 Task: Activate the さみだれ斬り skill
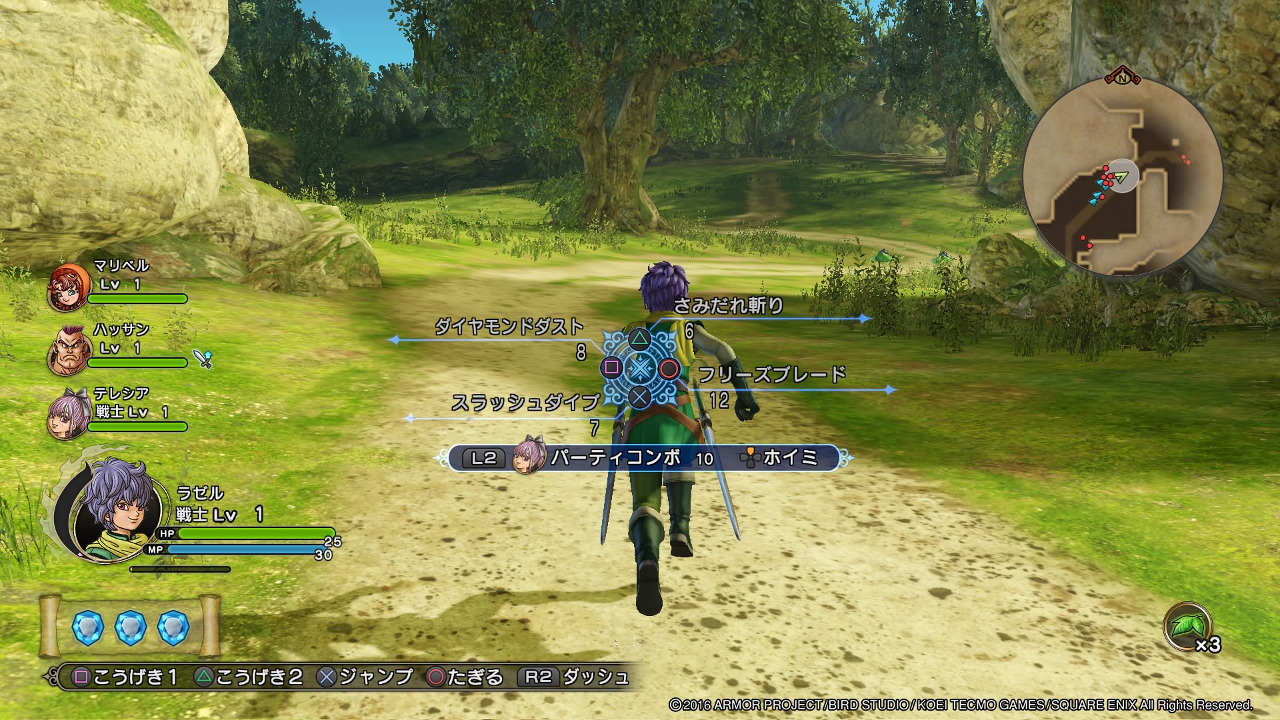pyautogui.click(x=728, y=306)
